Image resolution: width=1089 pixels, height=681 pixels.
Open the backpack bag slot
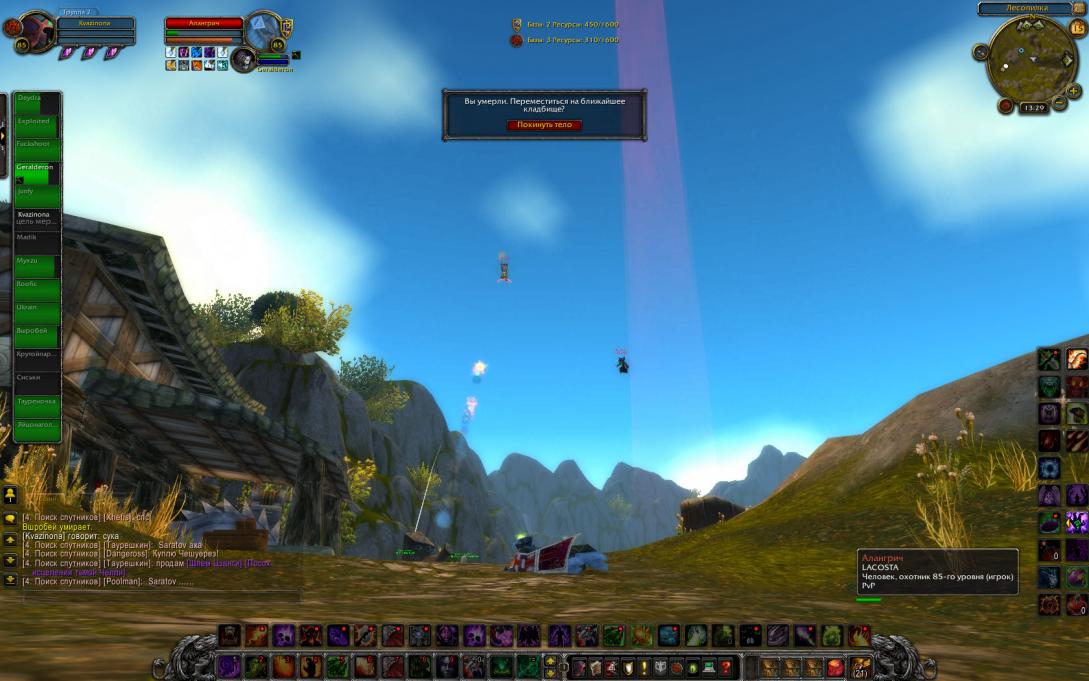pyautogui.click(x=861, y=667)
